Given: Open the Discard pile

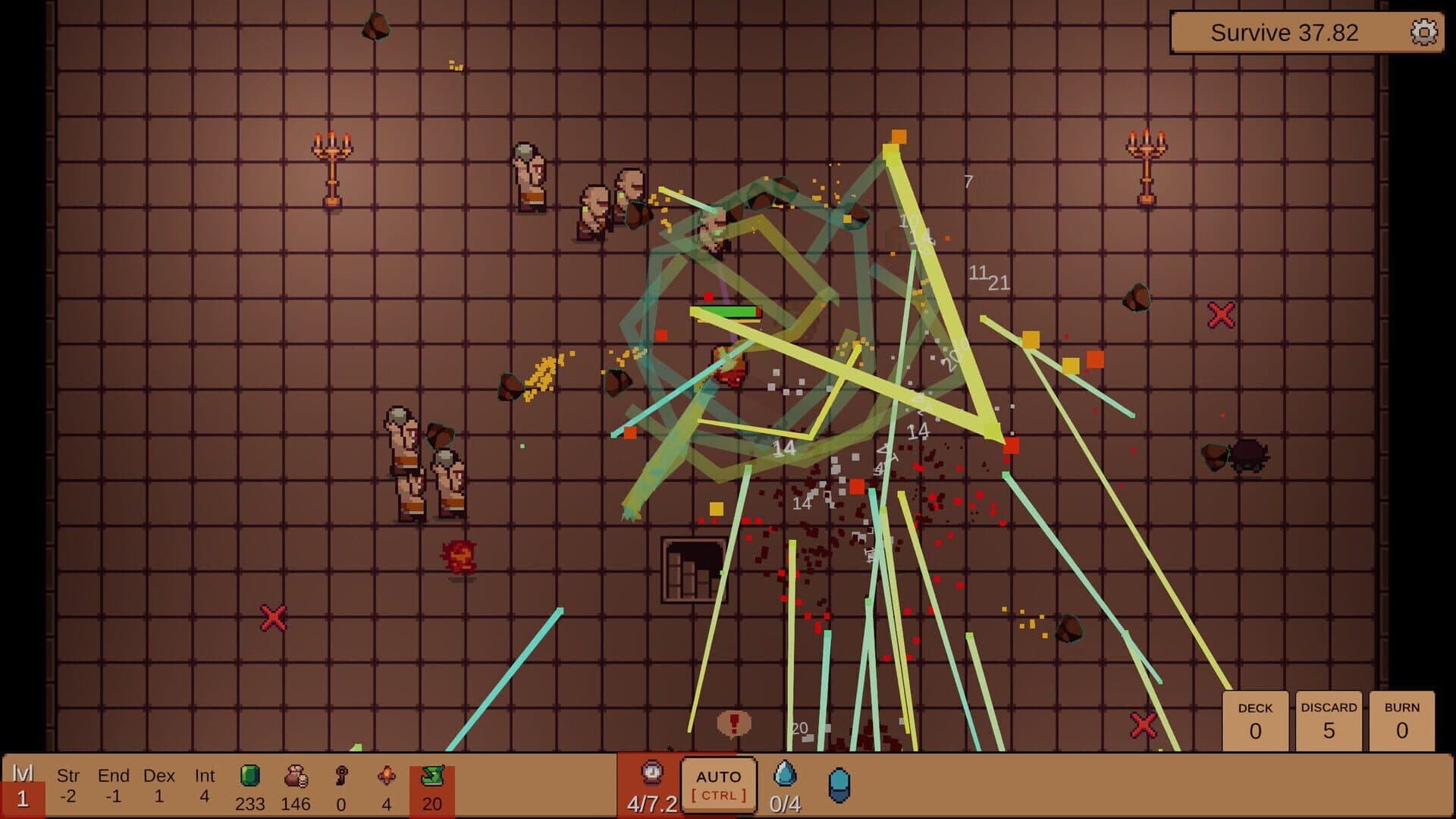Looking at the screenshot, I should pos(1329,721).
